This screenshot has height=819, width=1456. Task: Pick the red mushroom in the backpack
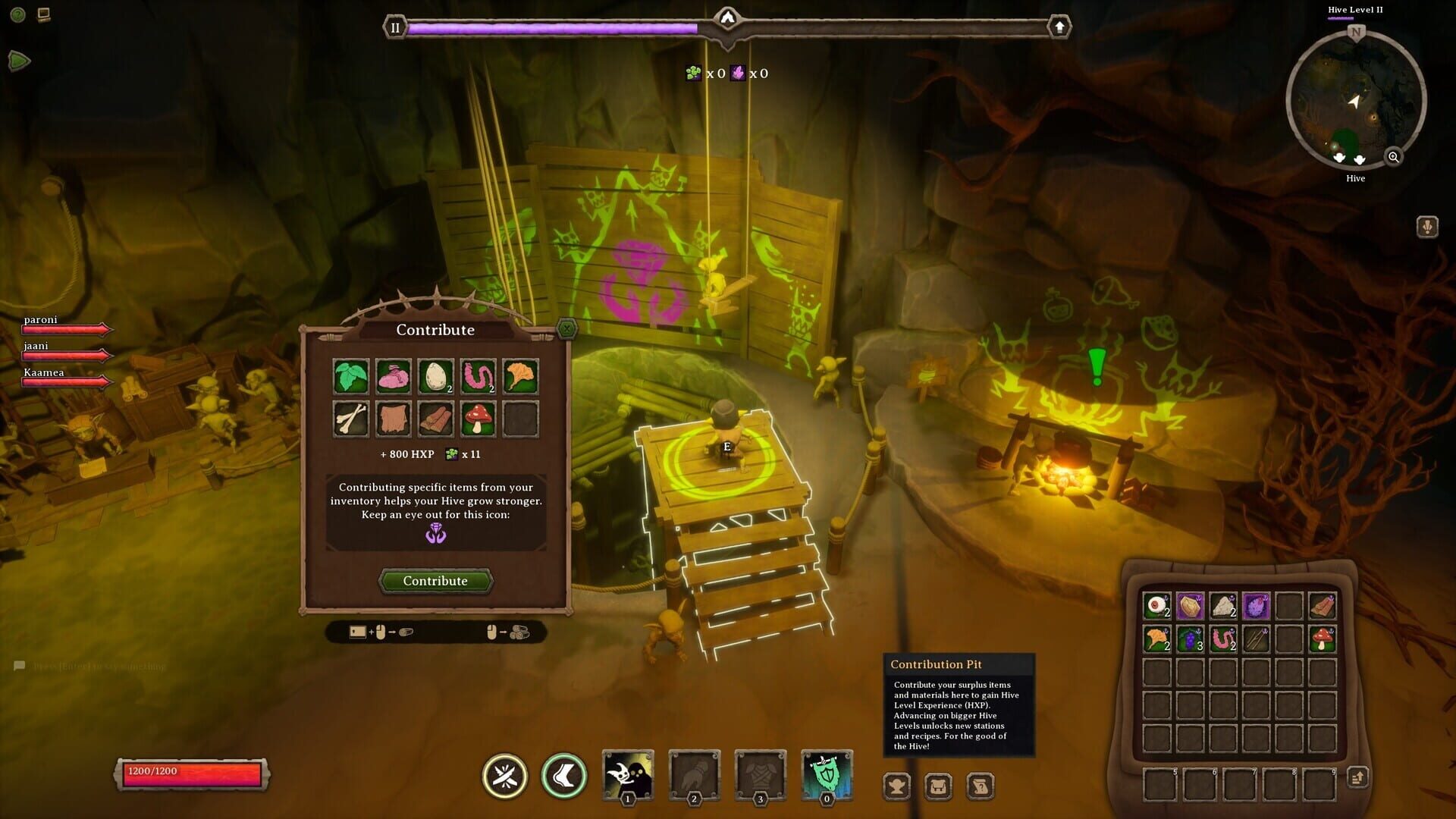point(1322,639)
